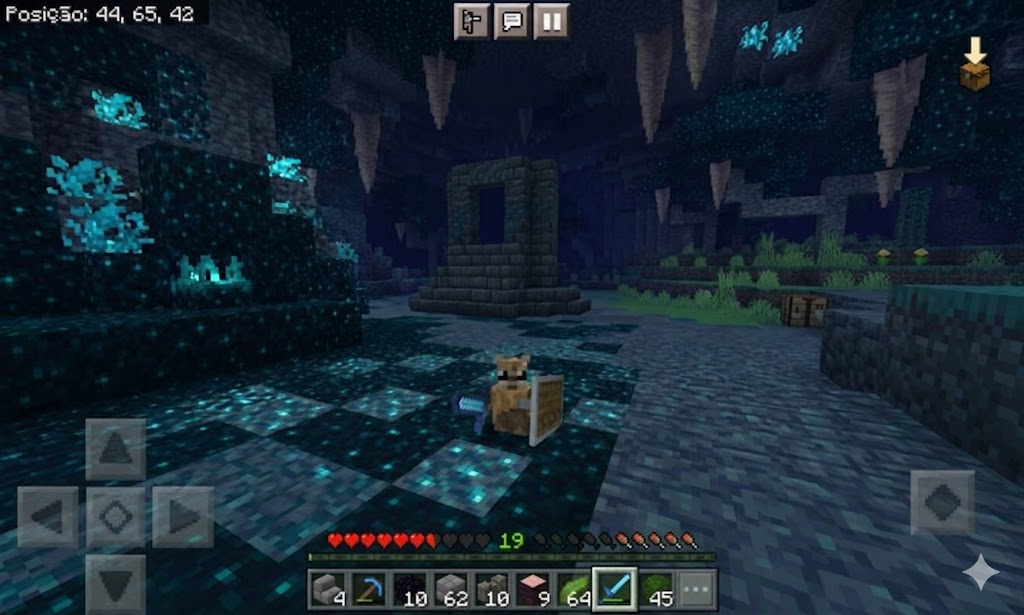Open the chat speech bubble button
Image resolution: width=1024 pixels, height=615 pixels.
pyautogui.click(x=511, y=21)
